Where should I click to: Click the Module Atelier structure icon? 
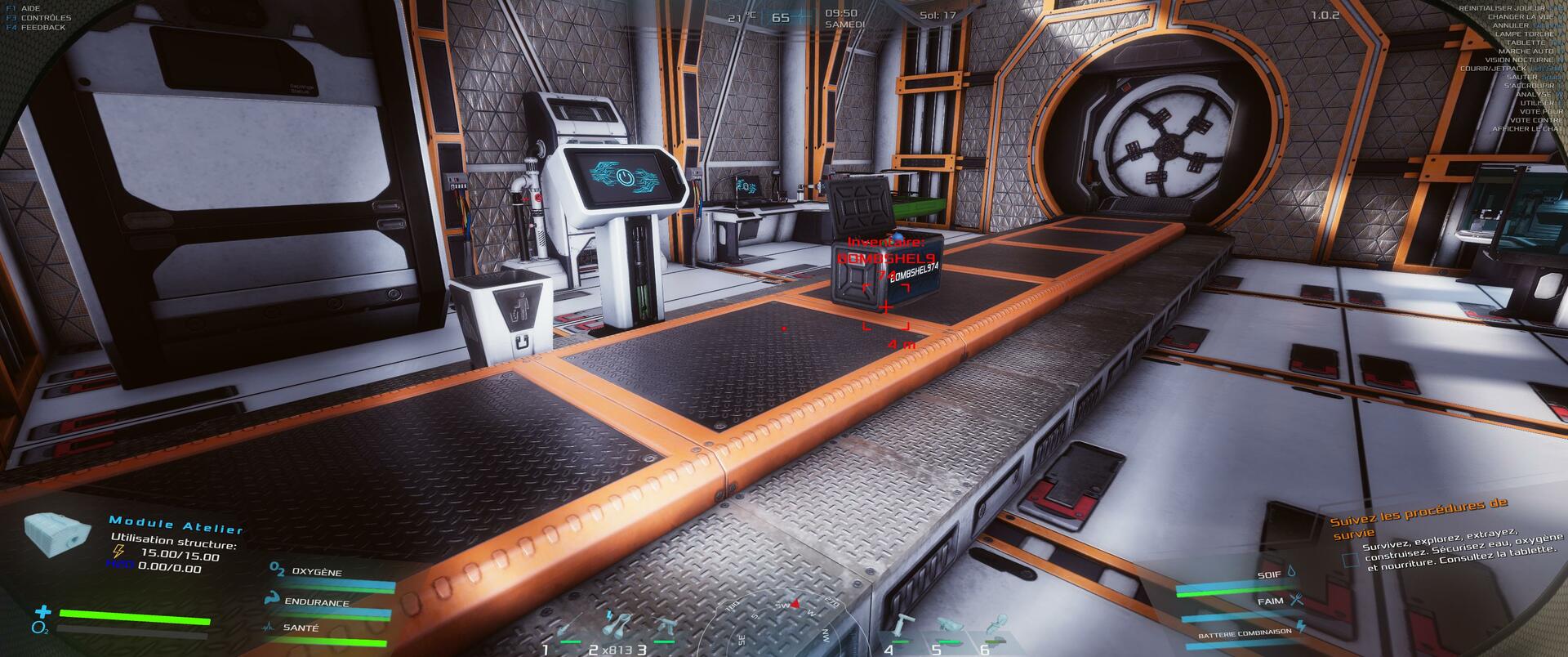pyautogui.click(x=56, y=534)
